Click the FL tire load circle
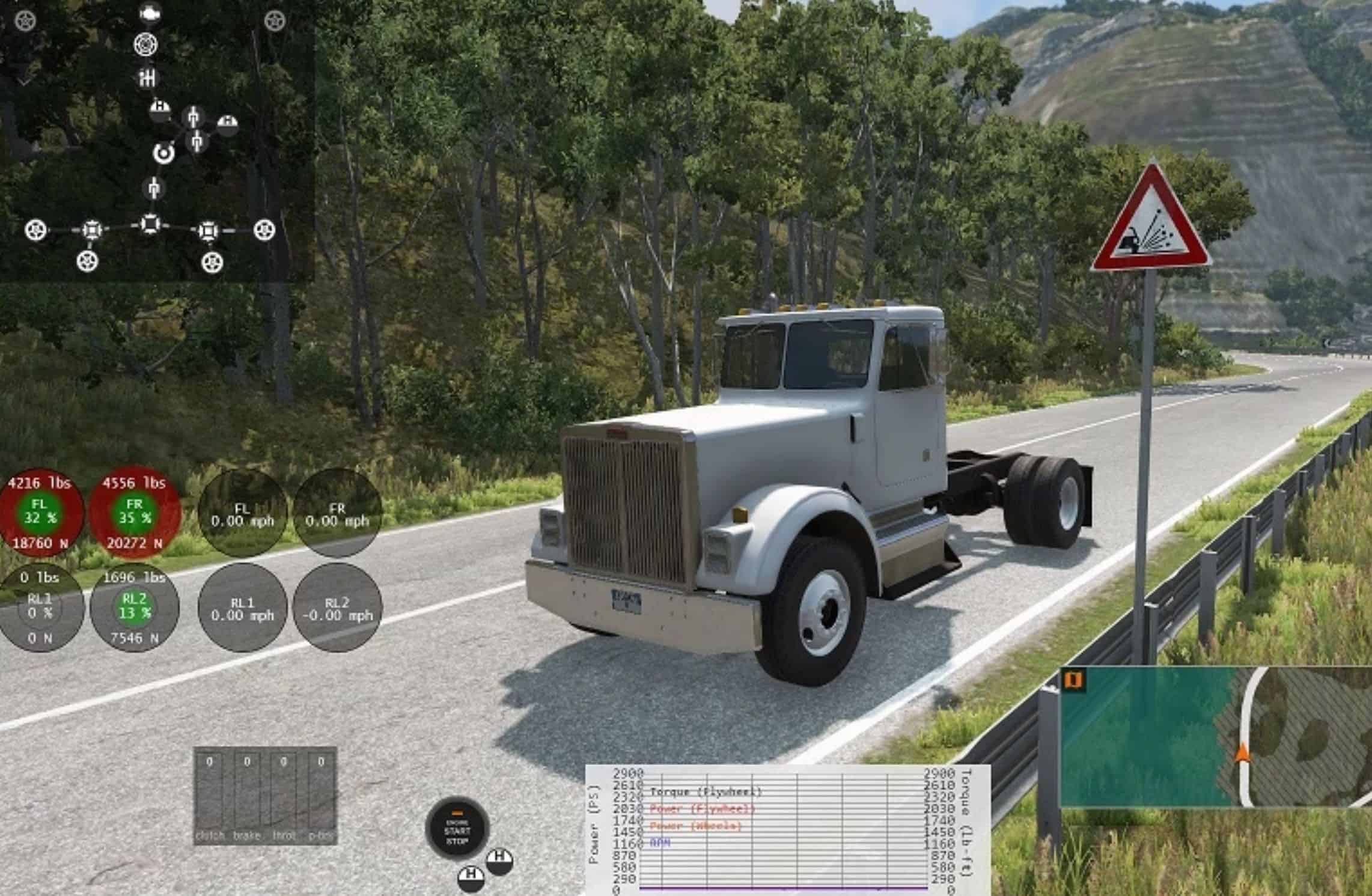Image resolution: width=1372 pixels, height=896 pixels. click(40, 513)
